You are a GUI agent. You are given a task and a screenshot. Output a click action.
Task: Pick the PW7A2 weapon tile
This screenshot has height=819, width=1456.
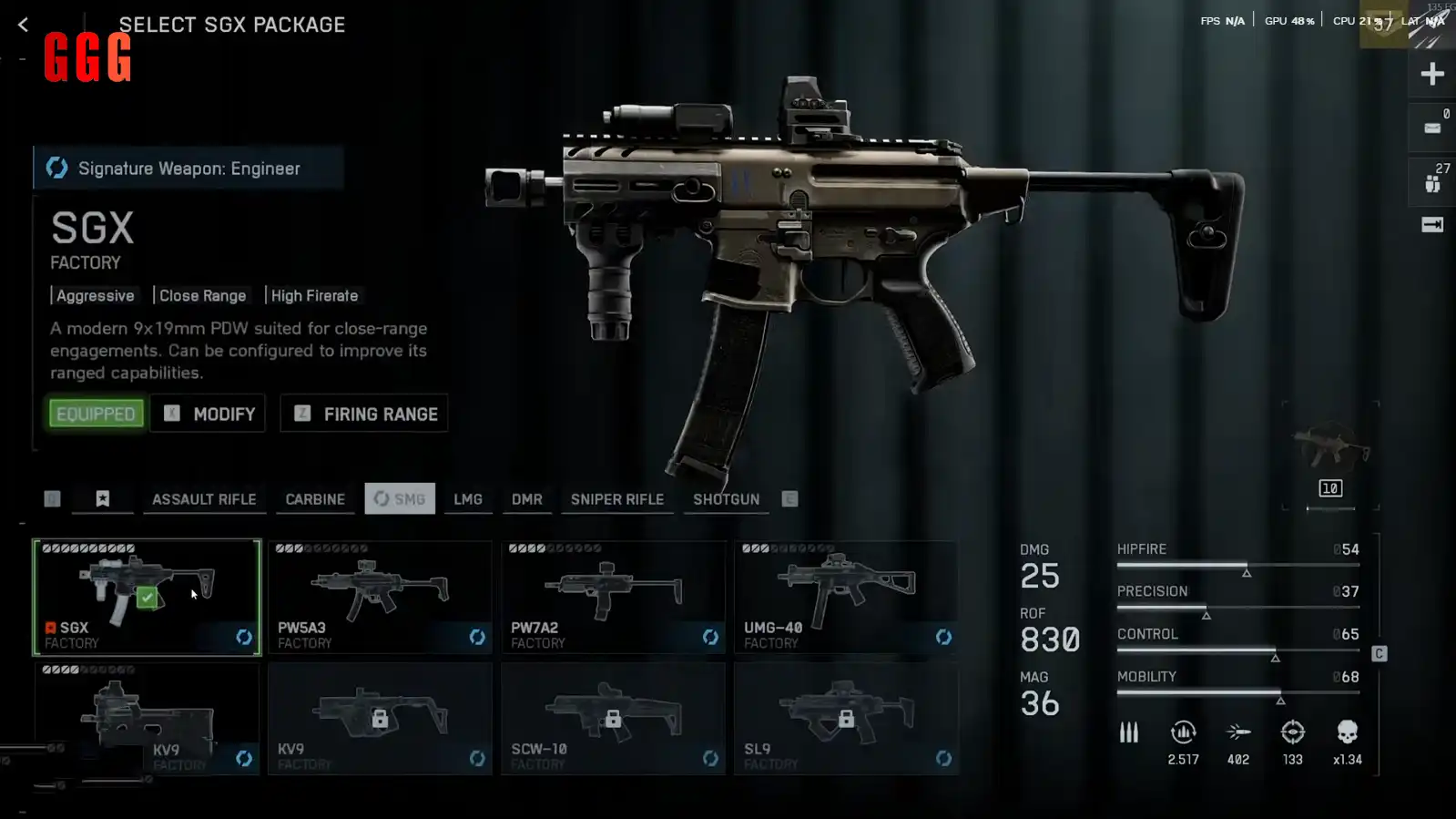613,597
